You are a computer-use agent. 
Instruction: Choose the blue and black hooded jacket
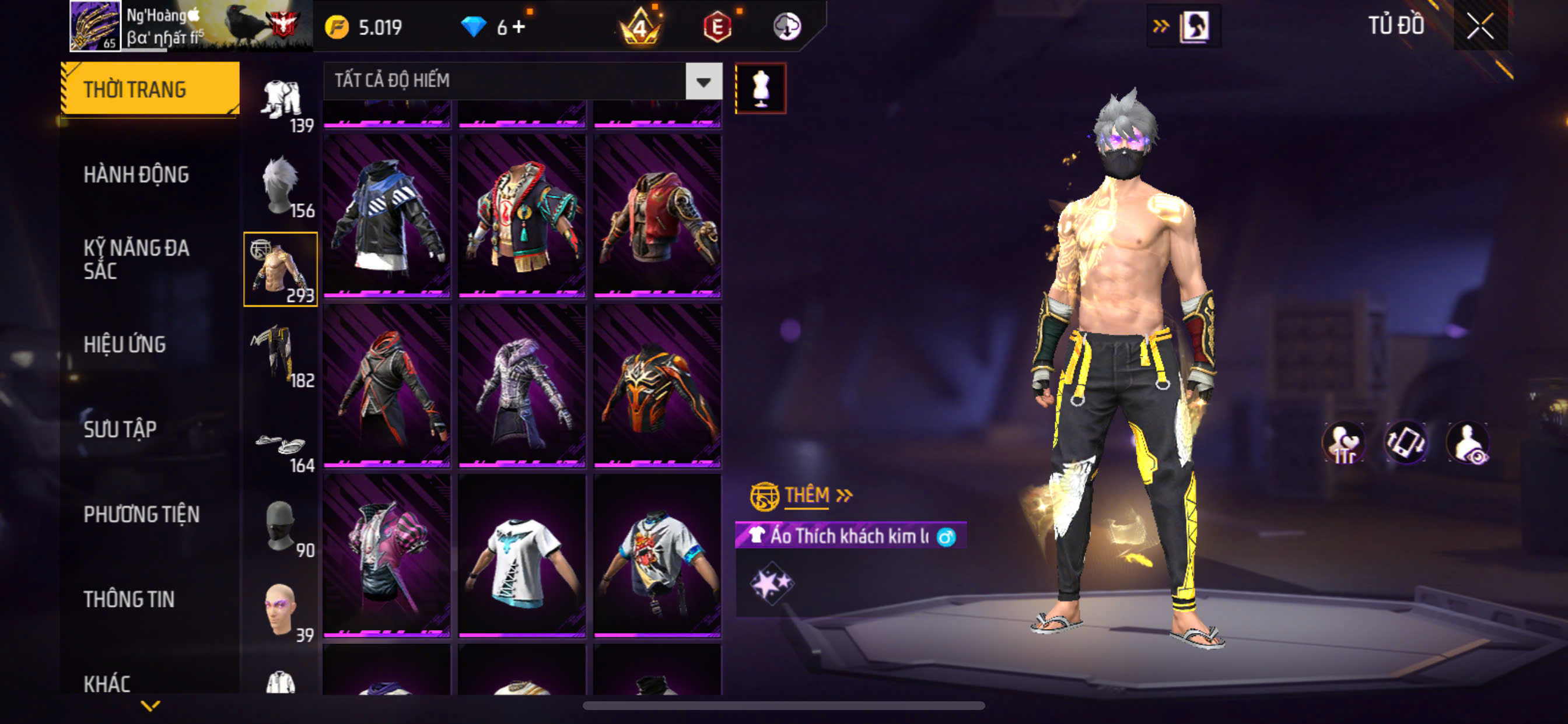(387, 216)
